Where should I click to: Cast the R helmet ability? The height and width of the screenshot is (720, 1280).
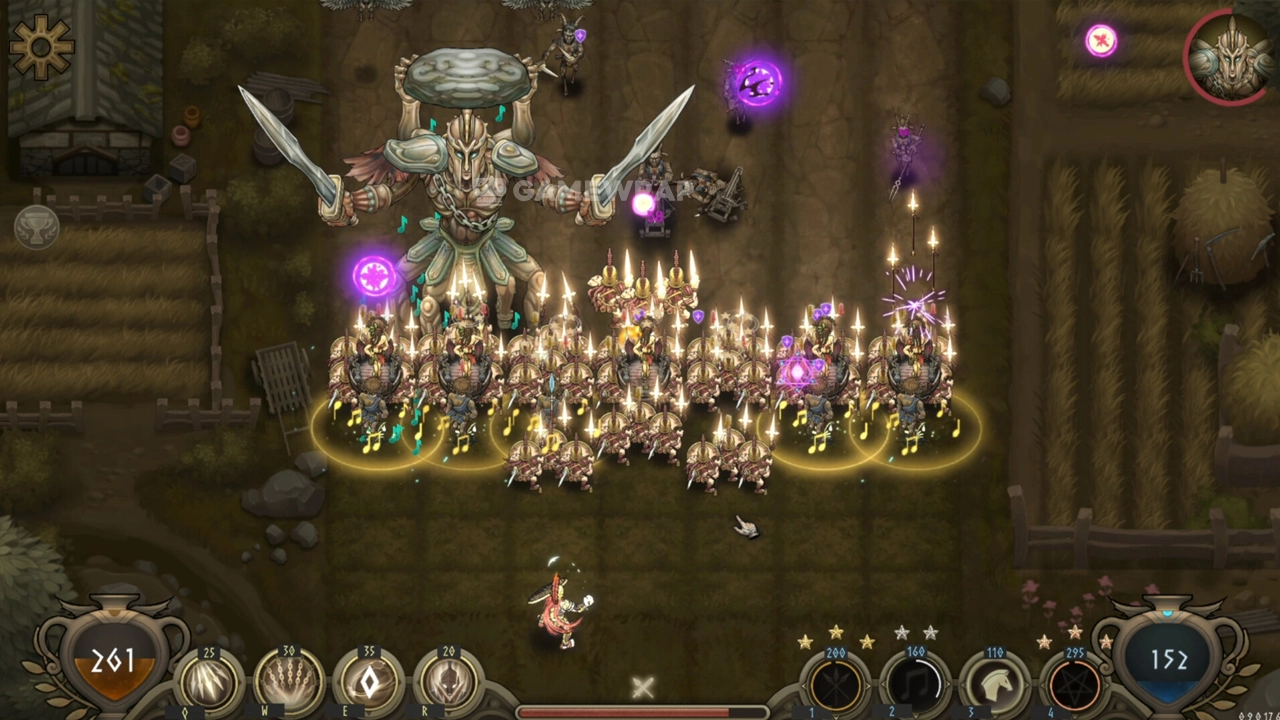point(448,683)
